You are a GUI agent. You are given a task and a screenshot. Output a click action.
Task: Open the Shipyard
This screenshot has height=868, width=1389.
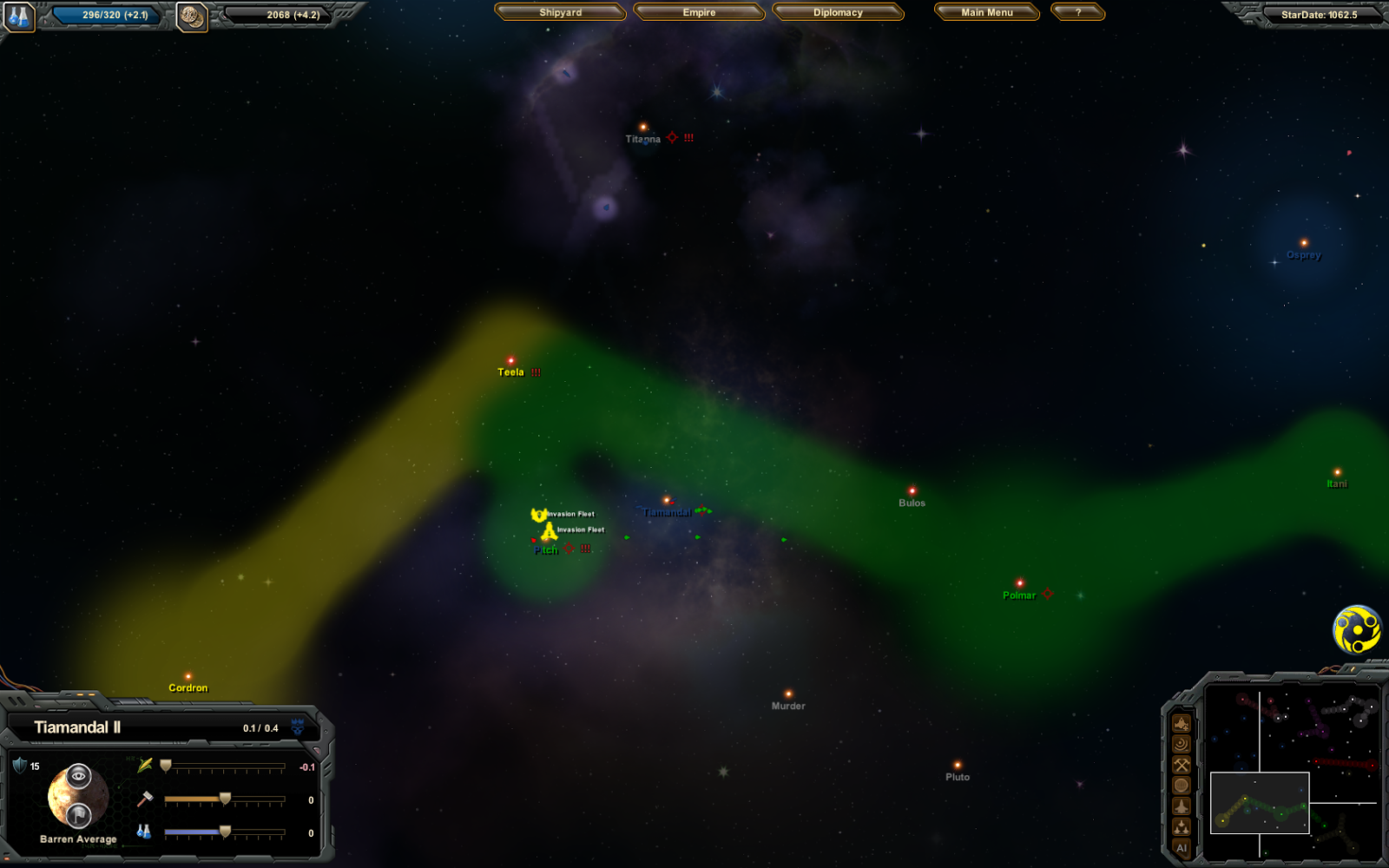[x=560, y=12]
